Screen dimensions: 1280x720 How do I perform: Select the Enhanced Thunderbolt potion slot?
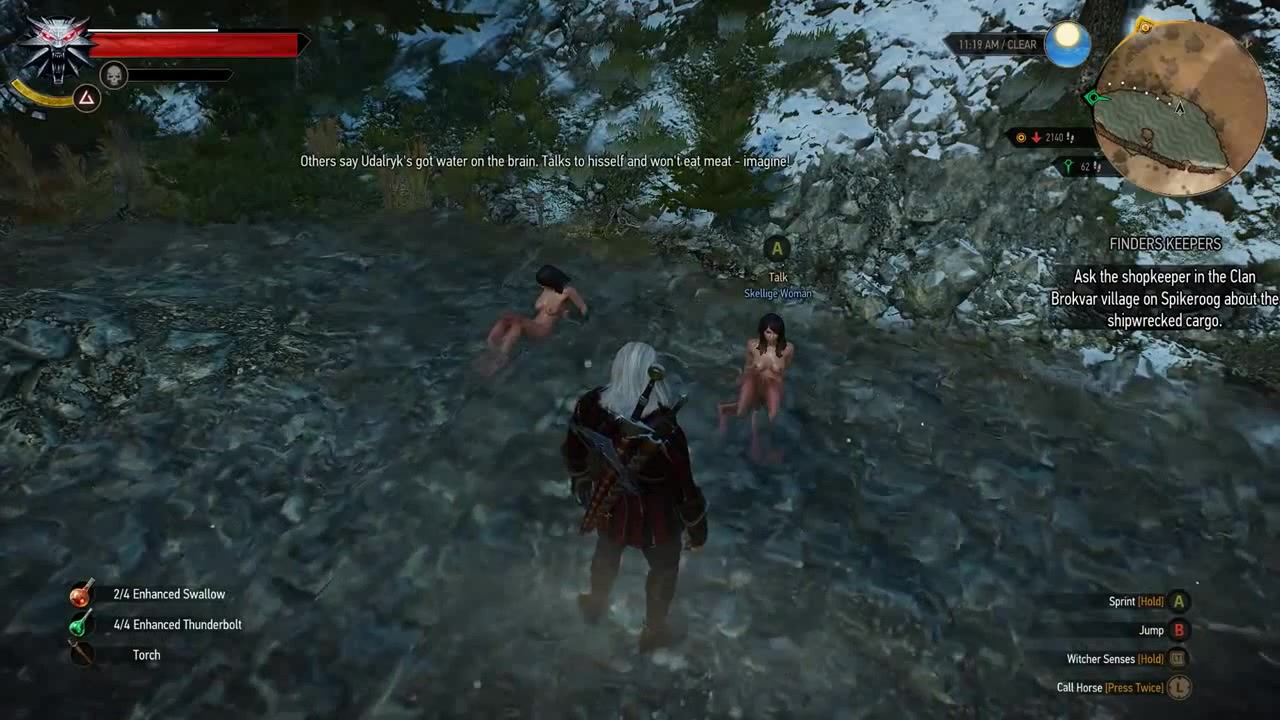pos(81,625)
